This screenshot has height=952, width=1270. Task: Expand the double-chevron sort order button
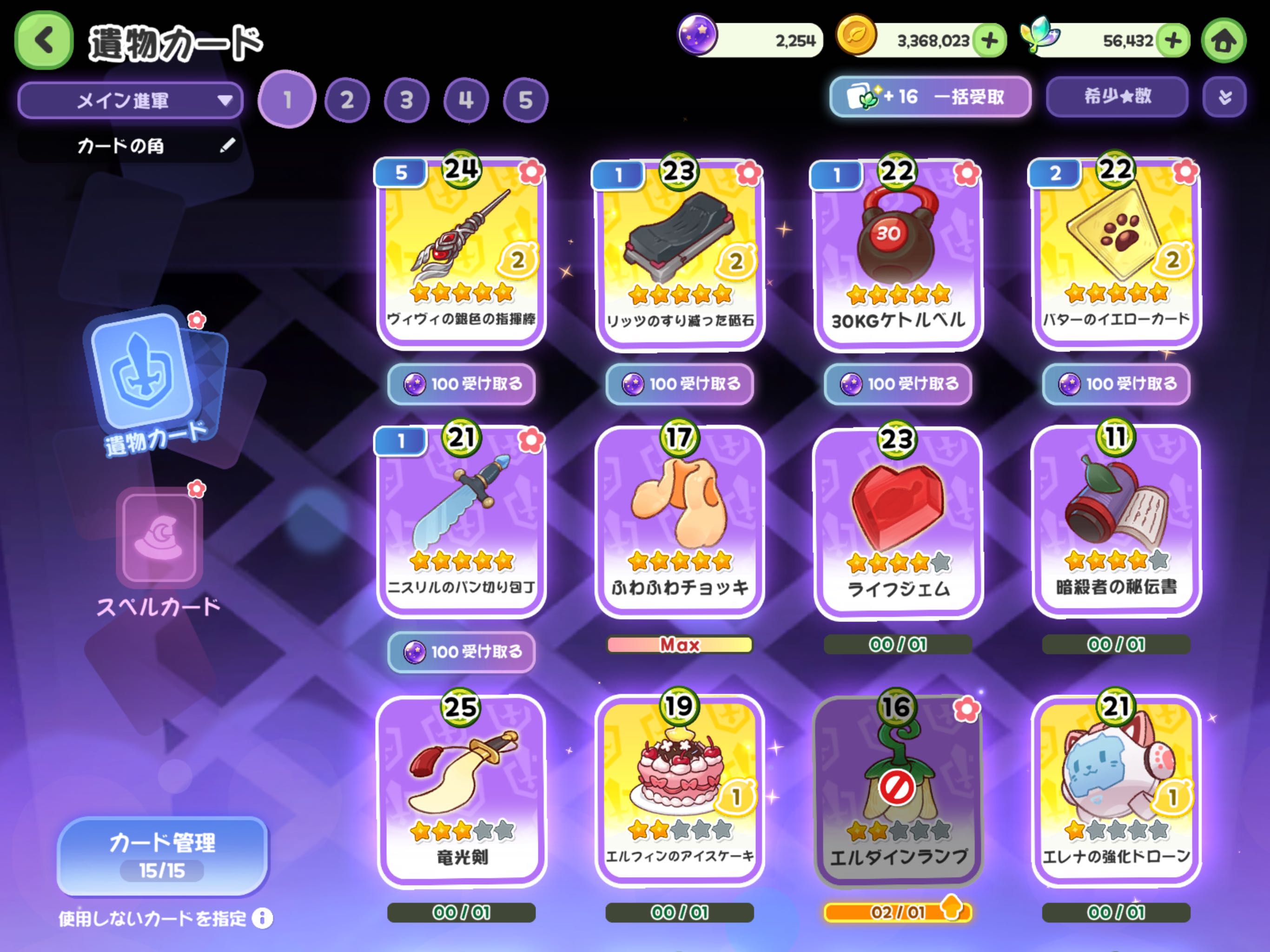(x=1224, y=97)
